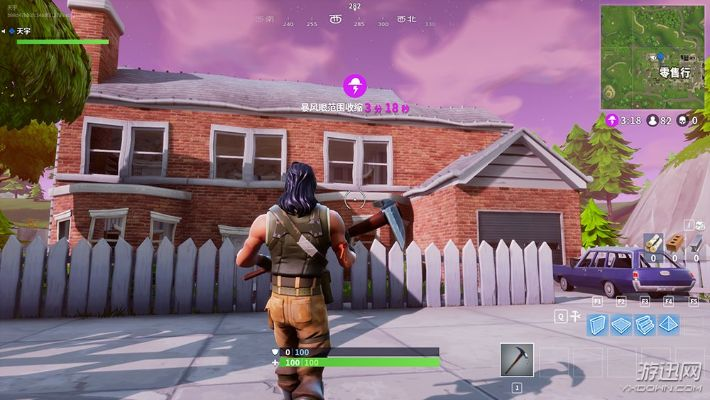Select the pickaxe weapon slot
Screen dimensions: 710x400
point(517,360)
